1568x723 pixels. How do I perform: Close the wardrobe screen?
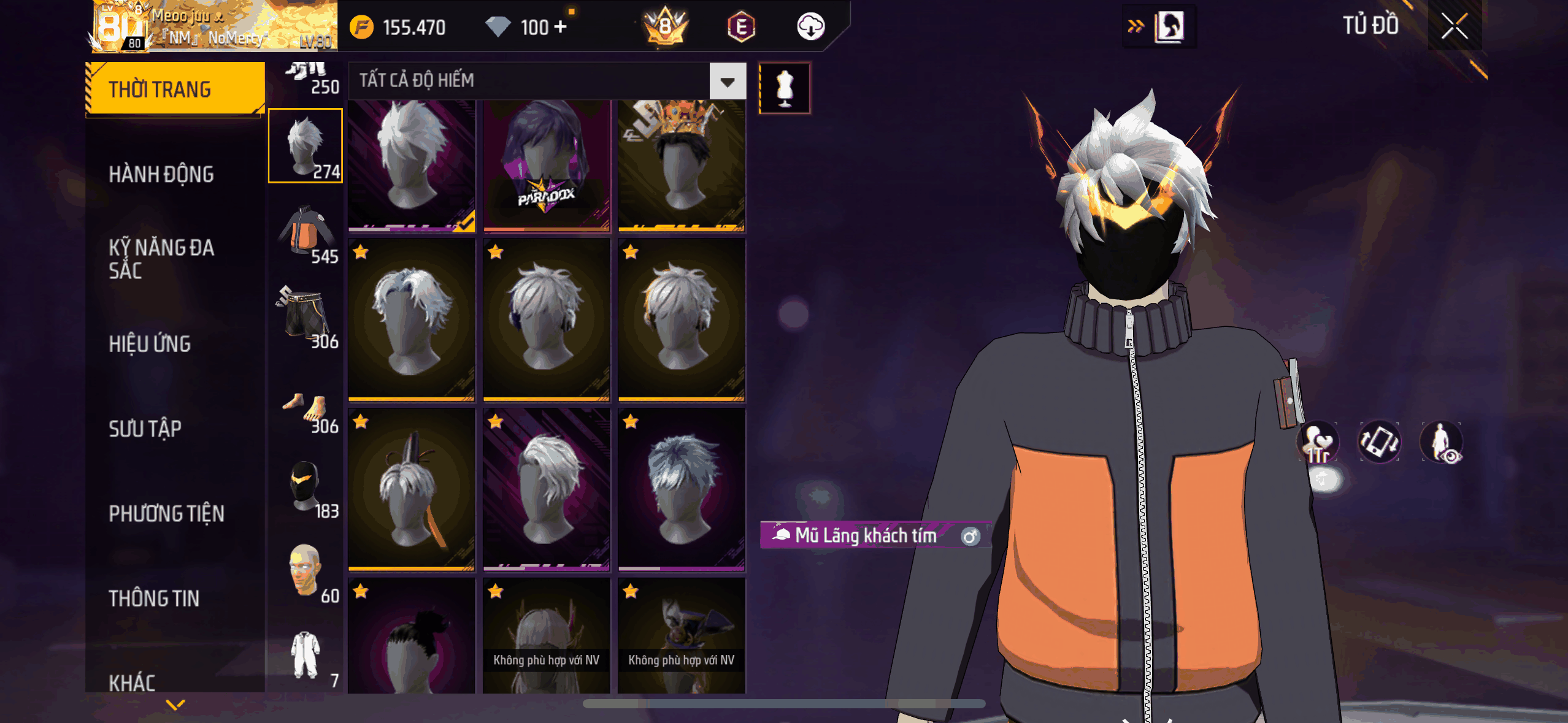coord(1454,26)
